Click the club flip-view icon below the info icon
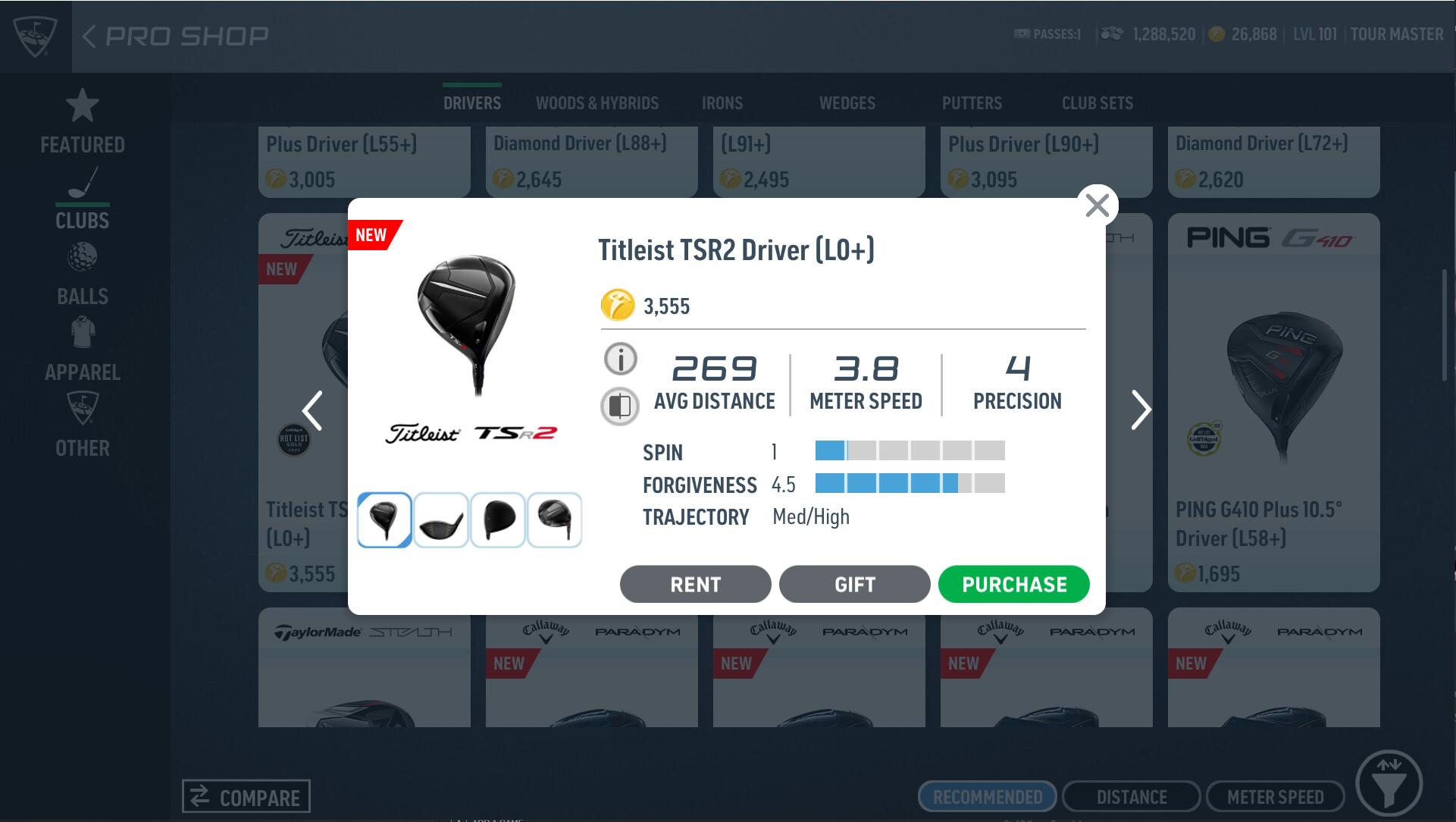This screenshot has height=822, width=1456. (x=619, y=406)
